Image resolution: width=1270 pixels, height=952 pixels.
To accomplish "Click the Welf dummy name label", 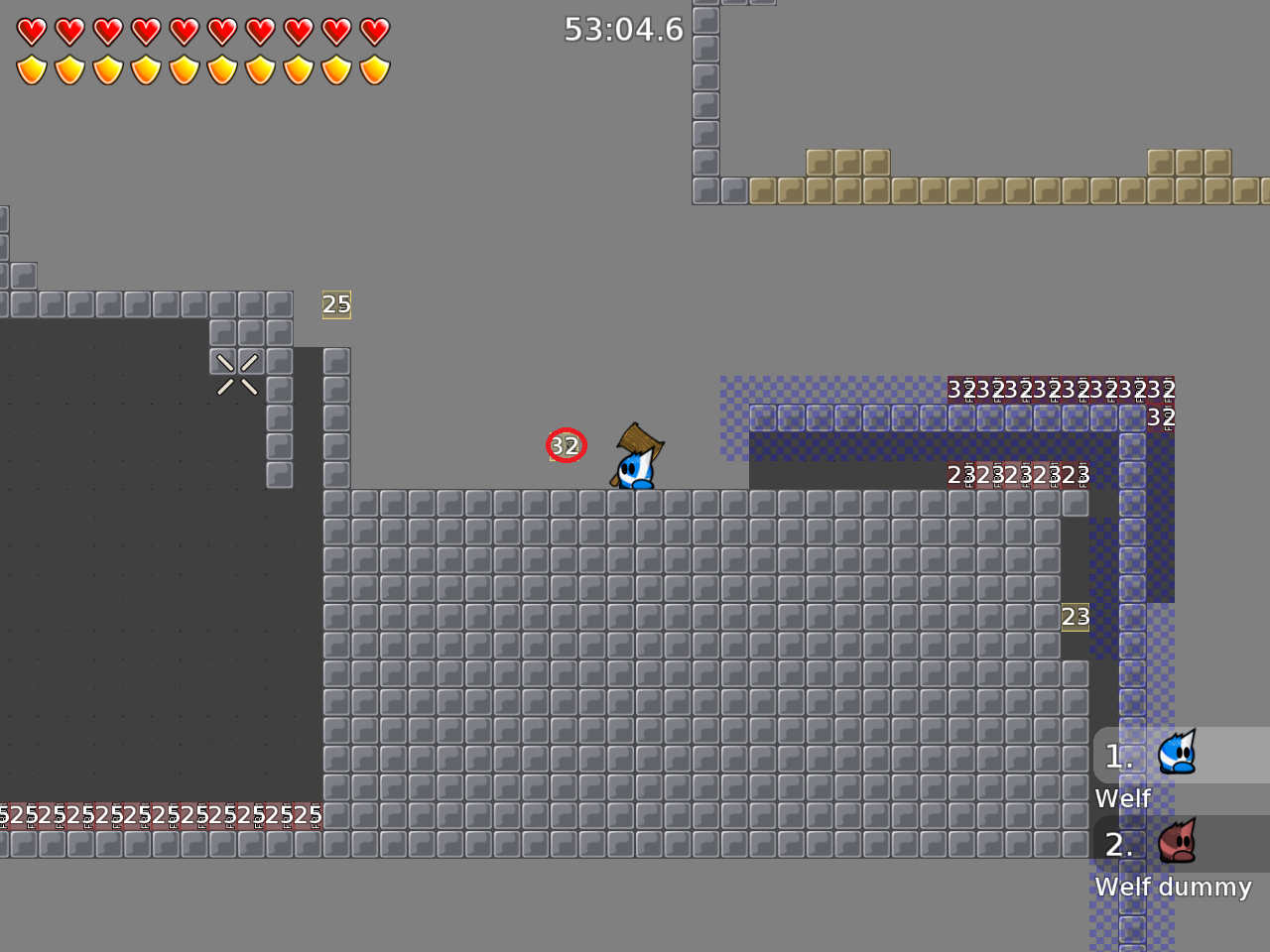I will 1173,887.
